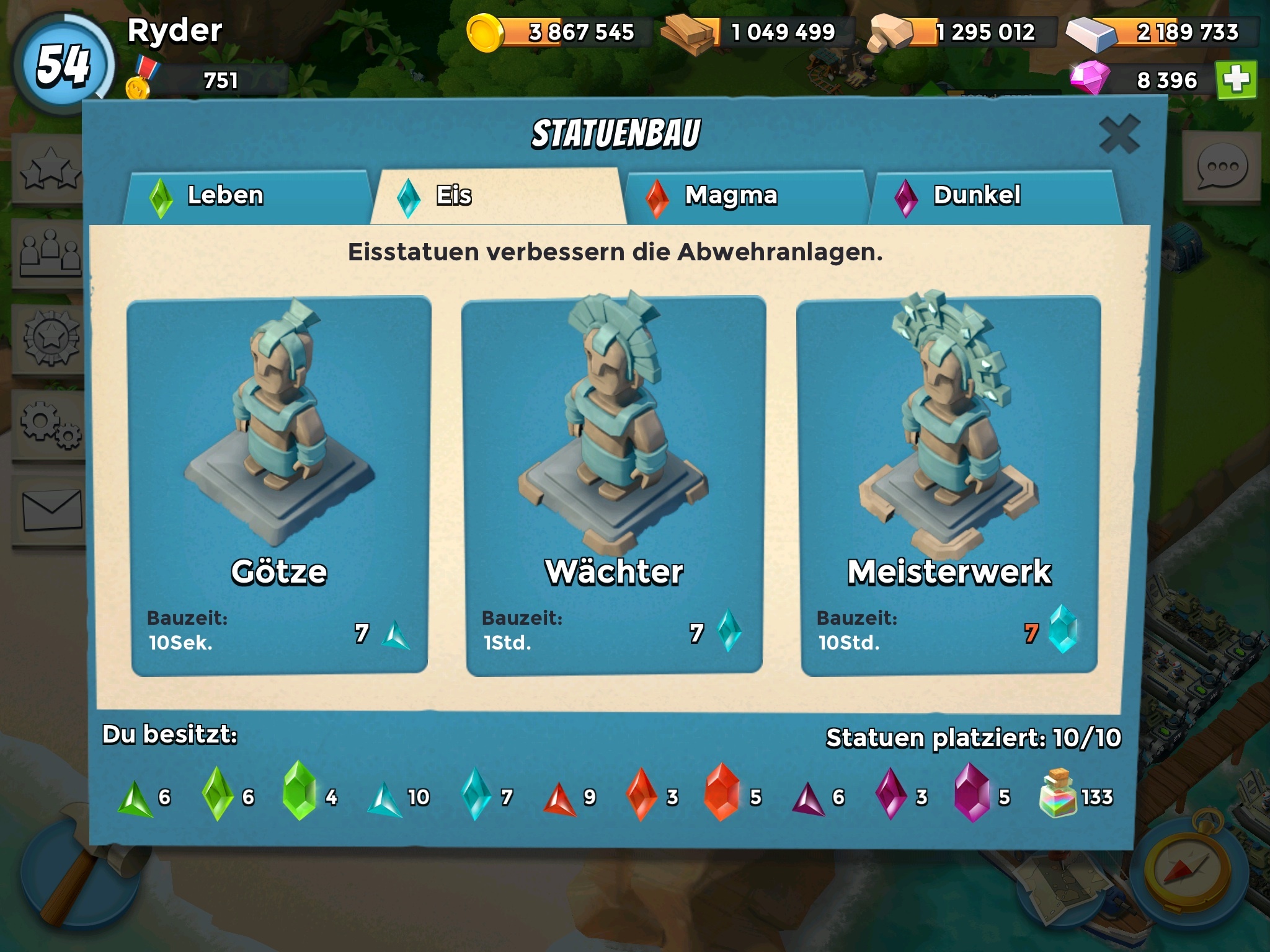The height and width of the screenshot is (952, 1270).
Task: Buy more diamonds with green plus button
Action: 1236,80
